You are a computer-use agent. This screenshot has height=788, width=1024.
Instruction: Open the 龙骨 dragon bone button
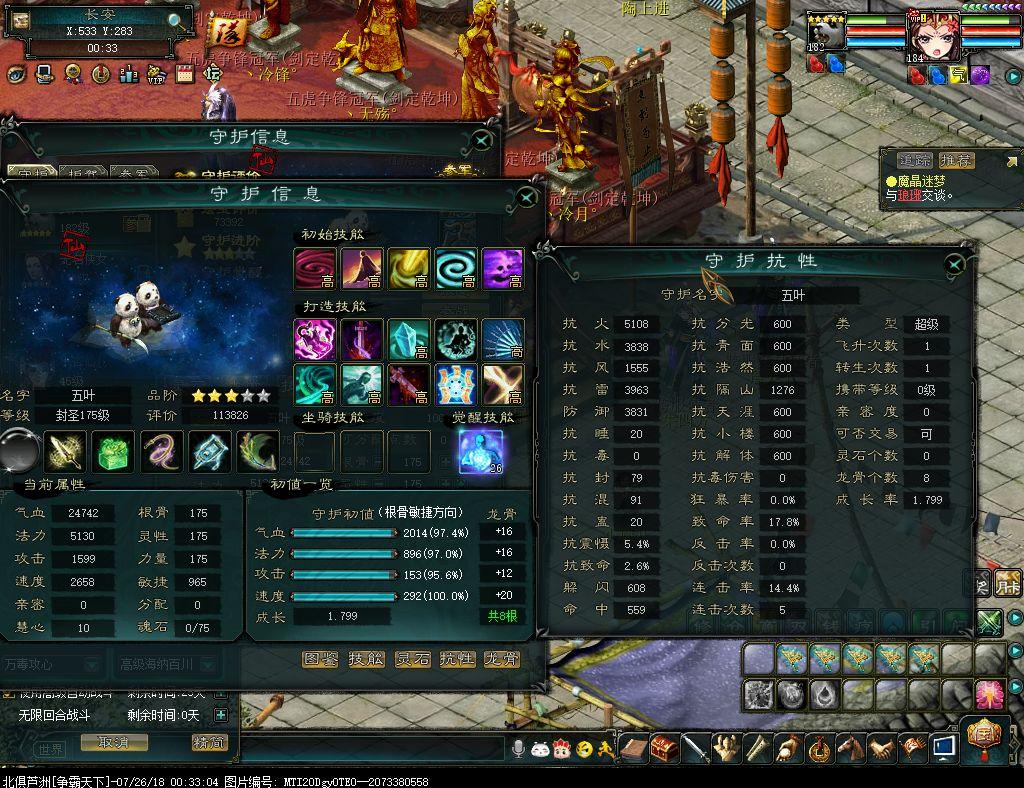(x=502, y=659)
